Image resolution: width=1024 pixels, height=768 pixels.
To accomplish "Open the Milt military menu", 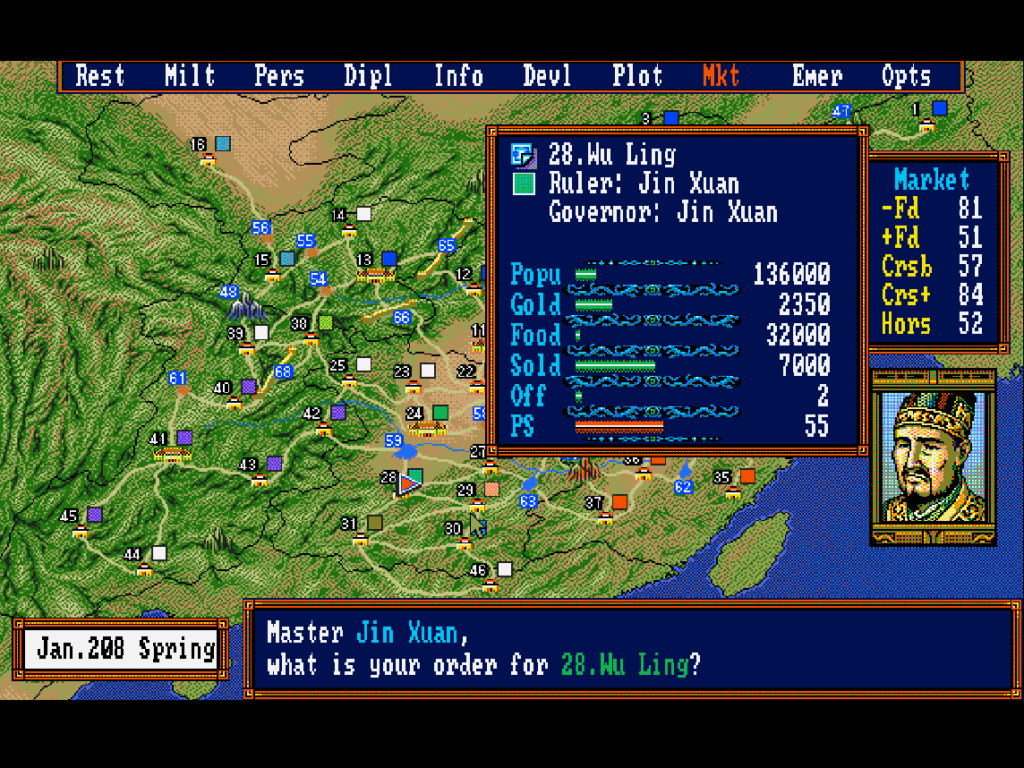I will click(x=190, y=76).
